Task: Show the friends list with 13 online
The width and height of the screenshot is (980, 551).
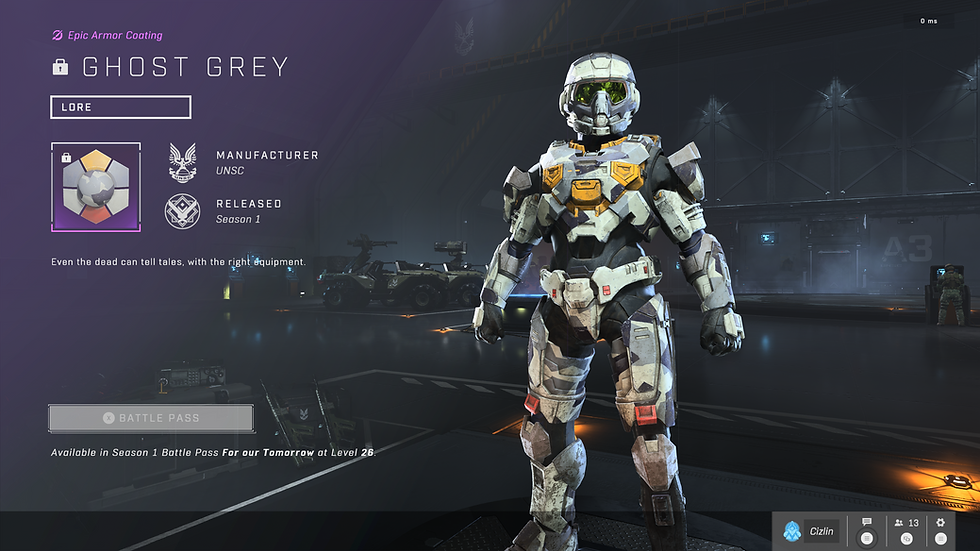Action: pyautogui.click(x=906, y=523)
